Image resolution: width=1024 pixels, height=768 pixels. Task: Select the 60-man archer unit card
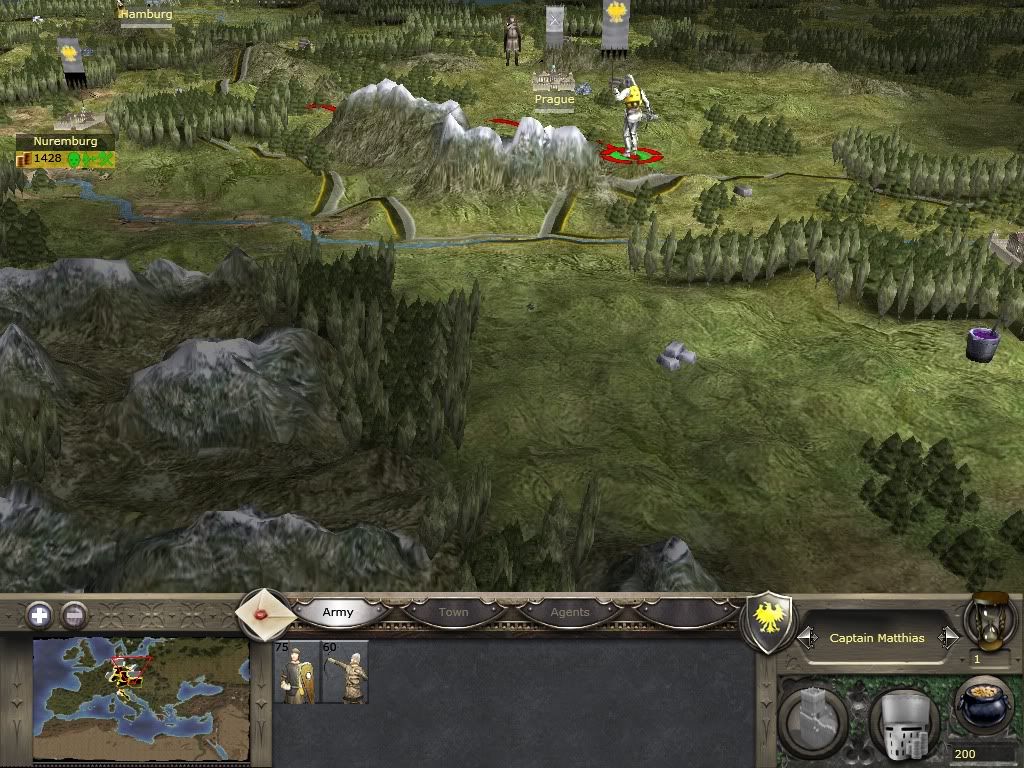point(344,672)
